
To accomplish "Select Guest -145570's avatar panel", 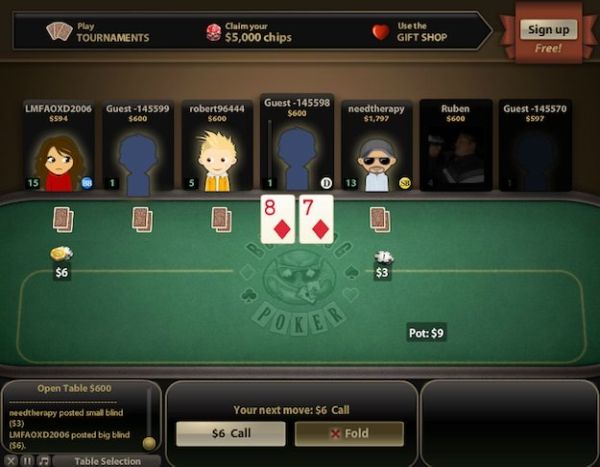I will pos(534,146).
